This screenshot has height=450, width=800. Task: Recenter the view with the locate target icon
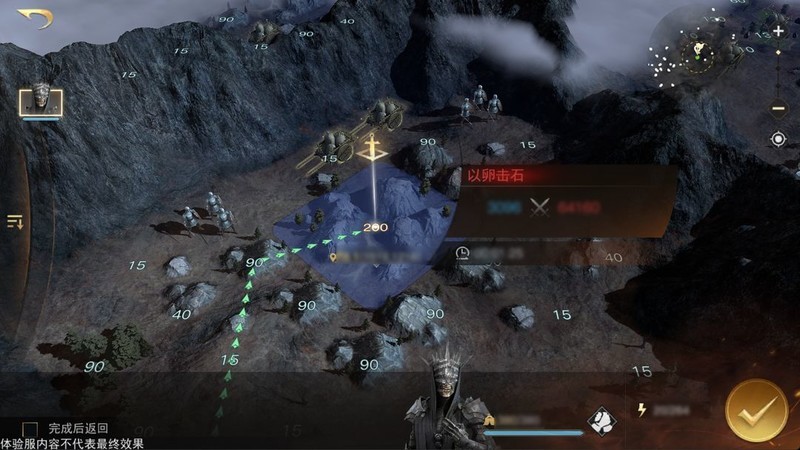[778, 139]
